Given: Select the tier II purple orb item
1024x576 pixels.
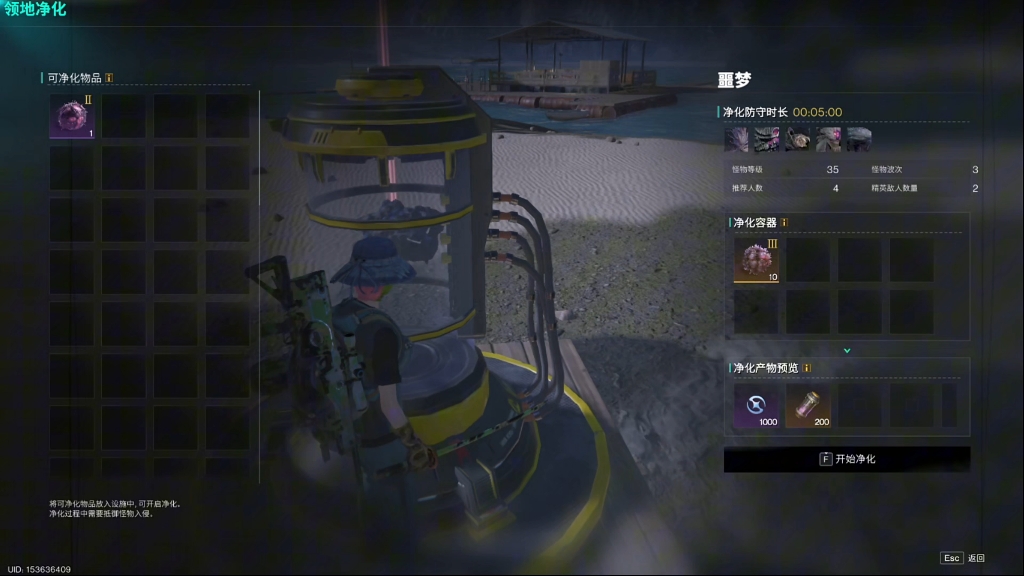Looking at the screenshot, I should pos(72,116).
